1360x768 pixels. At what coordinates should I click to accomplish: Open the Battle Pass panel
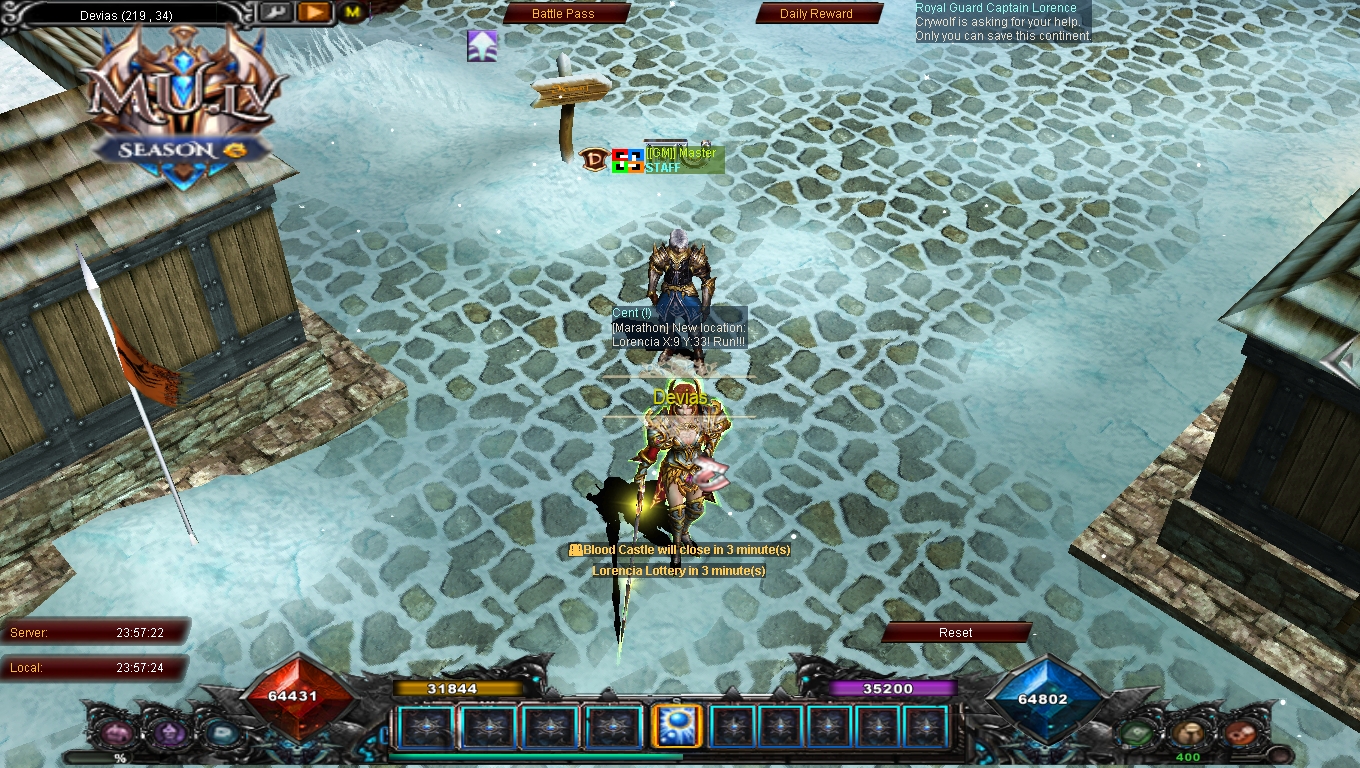[x=563, y=14]
